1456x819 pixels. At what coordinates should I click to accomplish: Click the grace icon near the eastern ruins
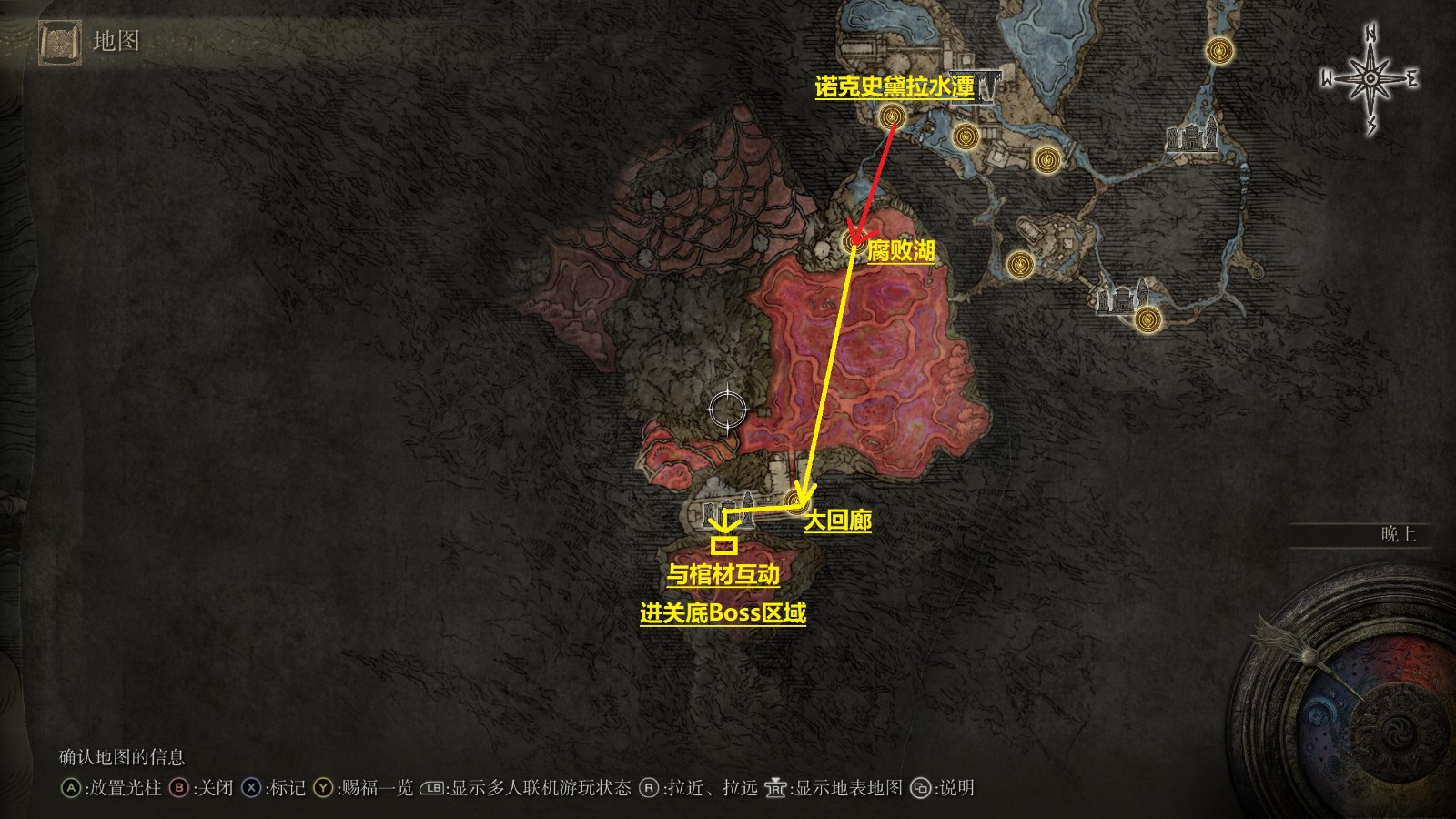coord(1146,320)
